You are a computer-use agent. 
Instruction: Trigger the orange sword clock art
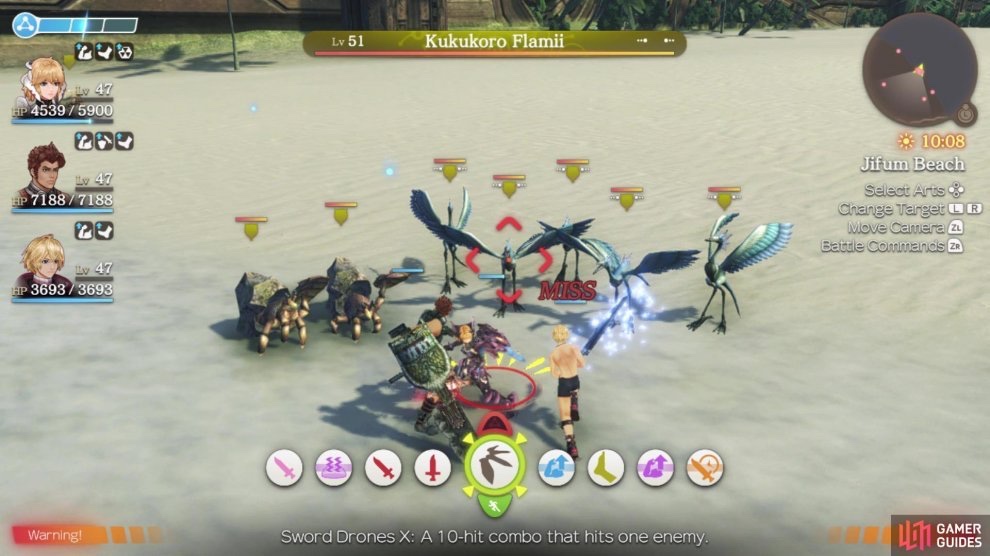705,467
